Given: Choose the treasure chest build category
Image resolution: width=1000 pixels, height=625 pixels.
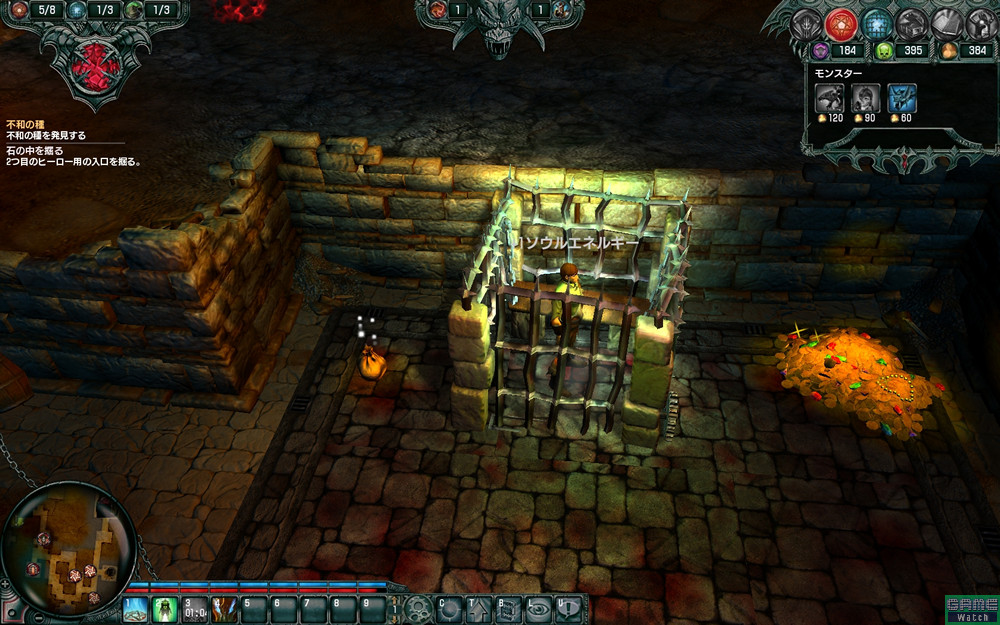Looking at the screenshot, I should pyautogui.click(x=911, y=23).
